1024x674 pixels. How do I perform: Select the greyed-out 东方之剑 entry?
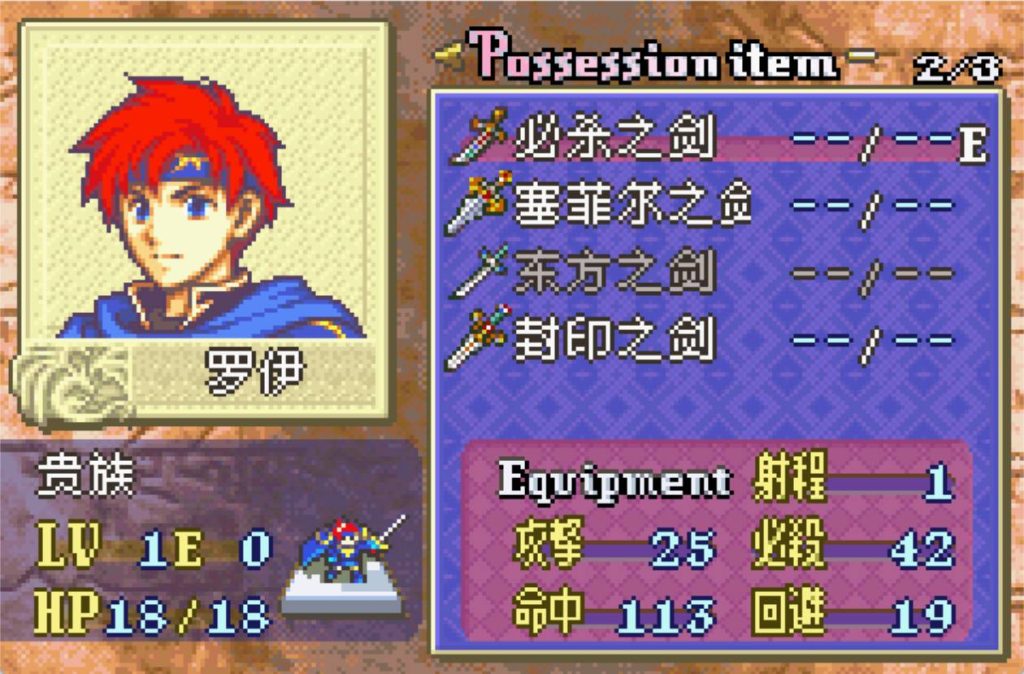pos(614,272)
